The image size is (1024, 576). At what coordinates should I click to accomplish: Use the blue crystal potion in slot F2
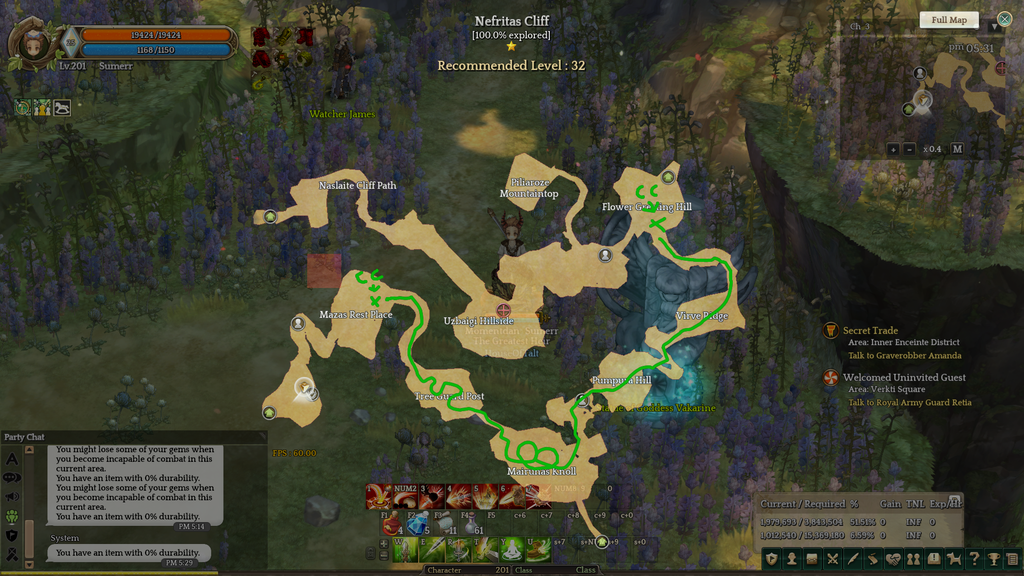416,524
